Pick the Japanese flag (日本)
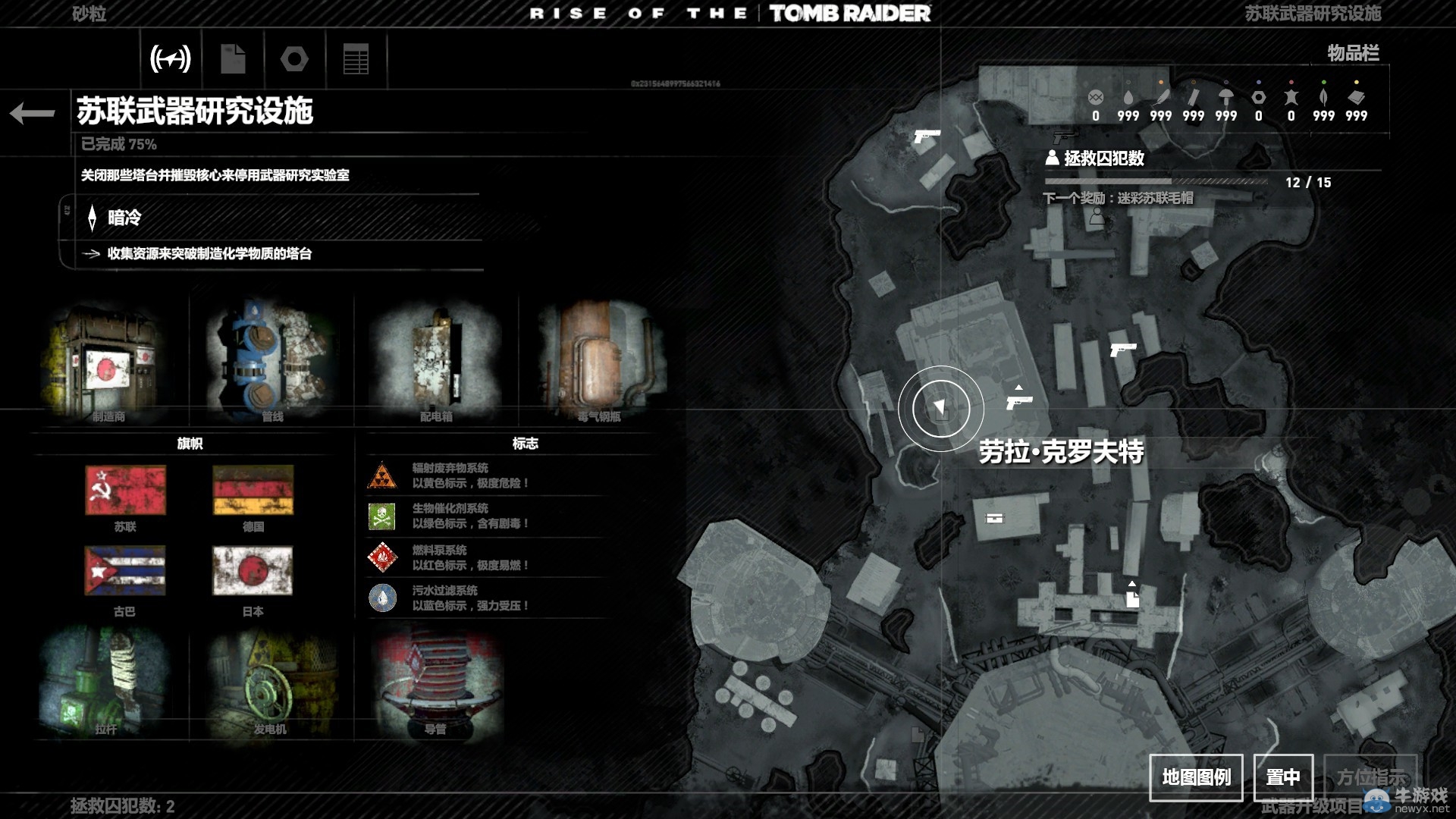This screenshot has width=1456, height=819. [x=253, y=571]
